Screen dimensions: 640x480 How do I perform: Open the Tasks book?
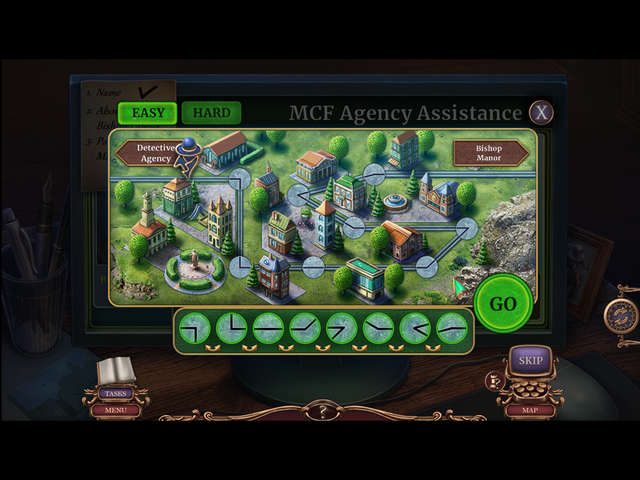[115, 376]
